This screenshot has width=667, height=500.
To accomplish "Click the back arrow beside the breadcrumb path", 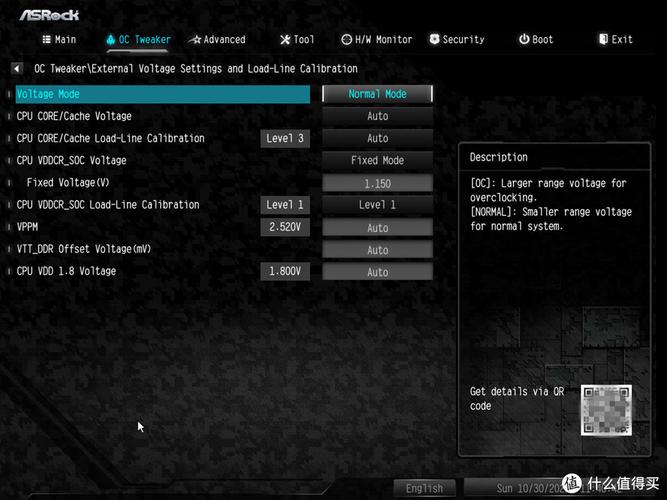I will 17,69.
